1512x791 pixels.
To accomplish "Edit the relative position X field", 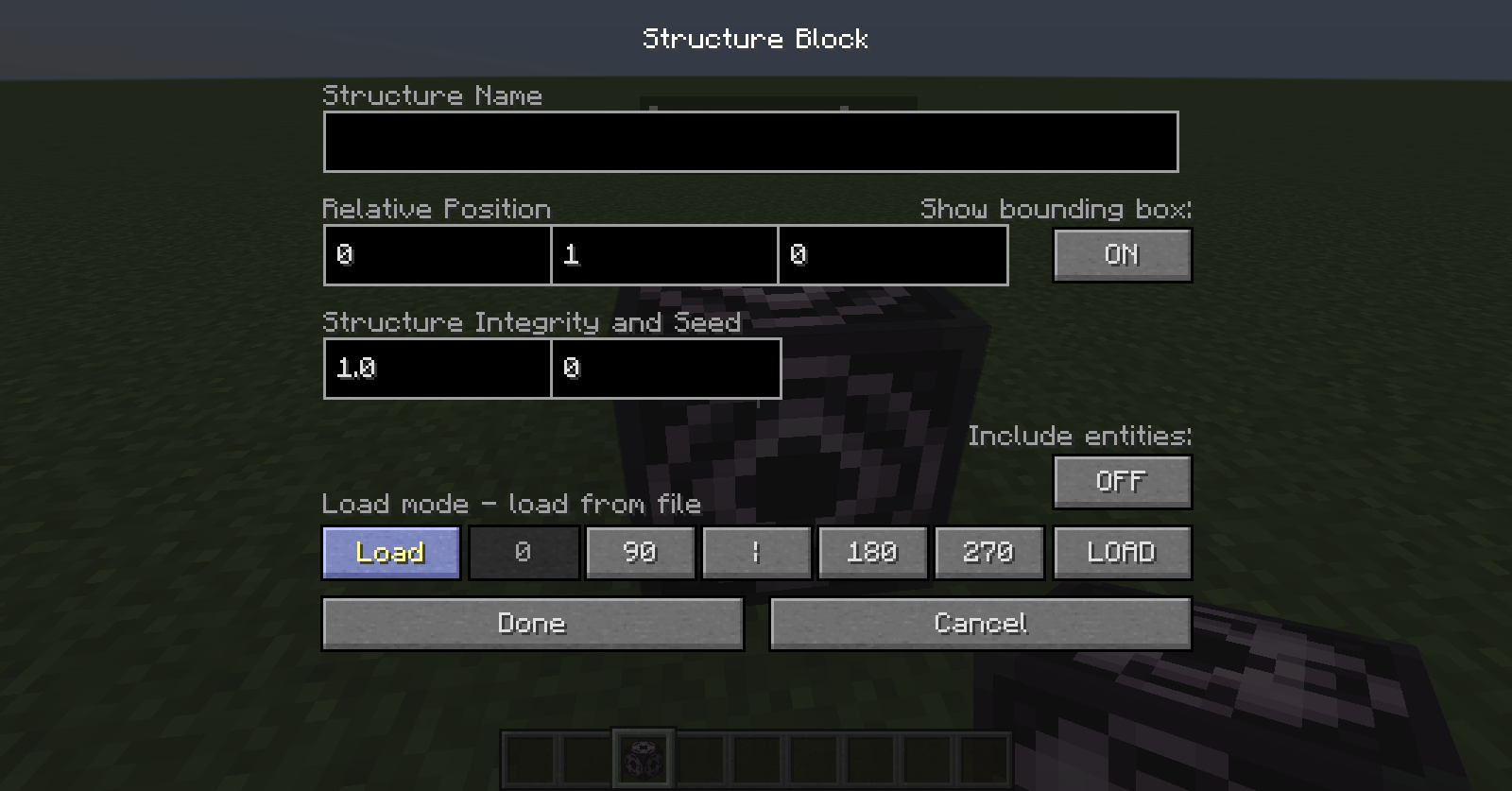I will (437, 254).
